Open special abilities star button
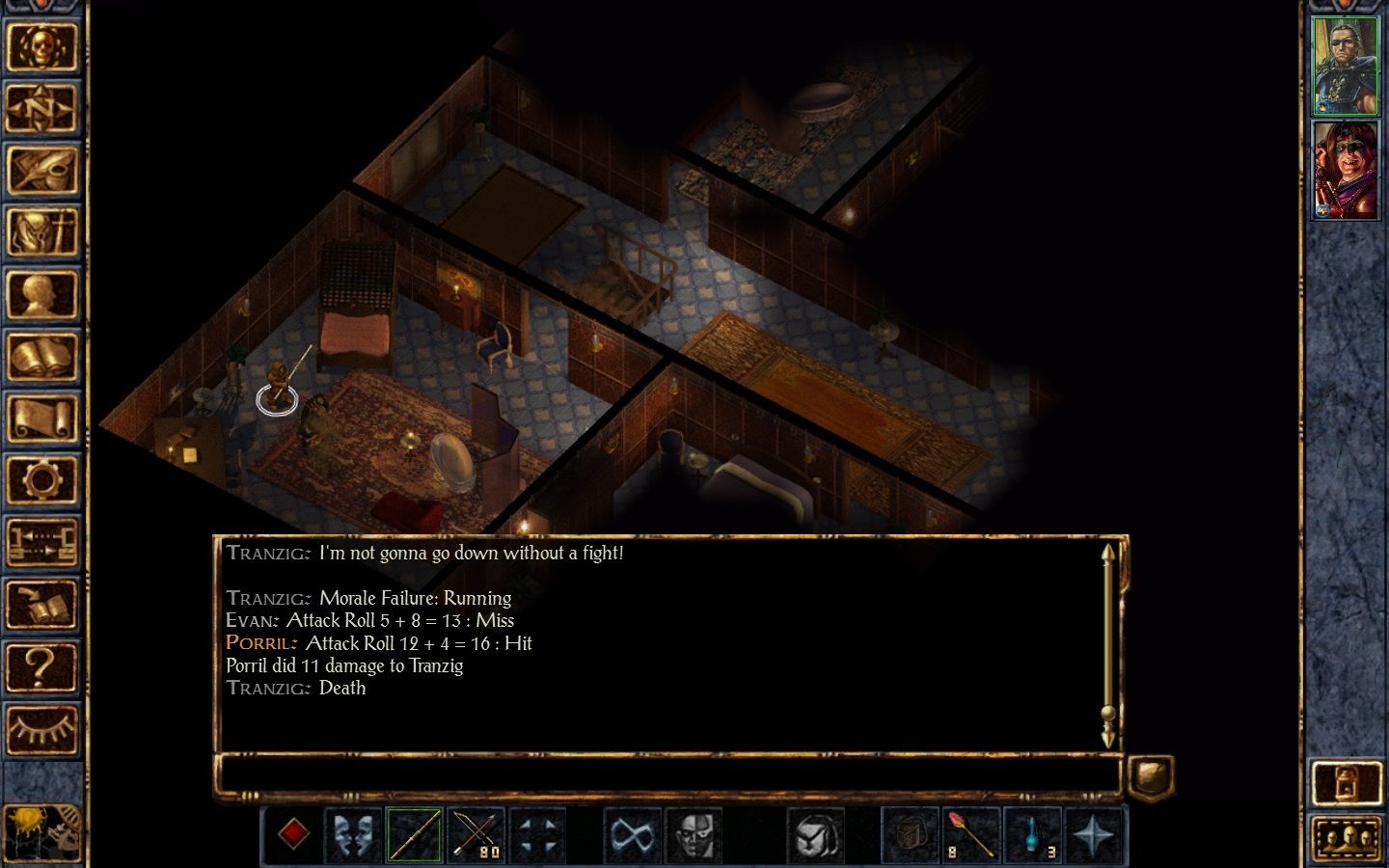This screenshot has width=1389, height=868. [1094, 834]
